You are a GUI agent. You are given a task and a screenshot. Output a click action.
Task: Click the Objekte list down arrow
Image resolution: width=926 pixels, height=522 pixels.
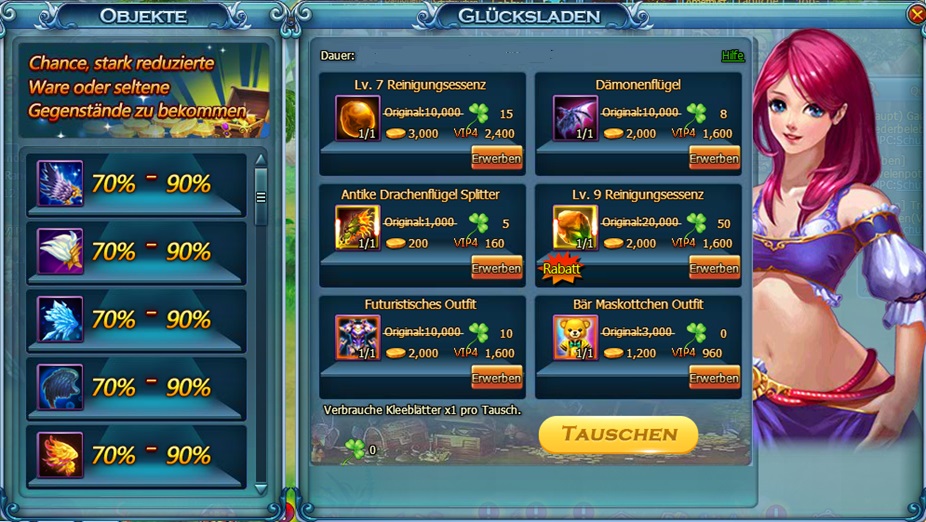coord(261,488)
